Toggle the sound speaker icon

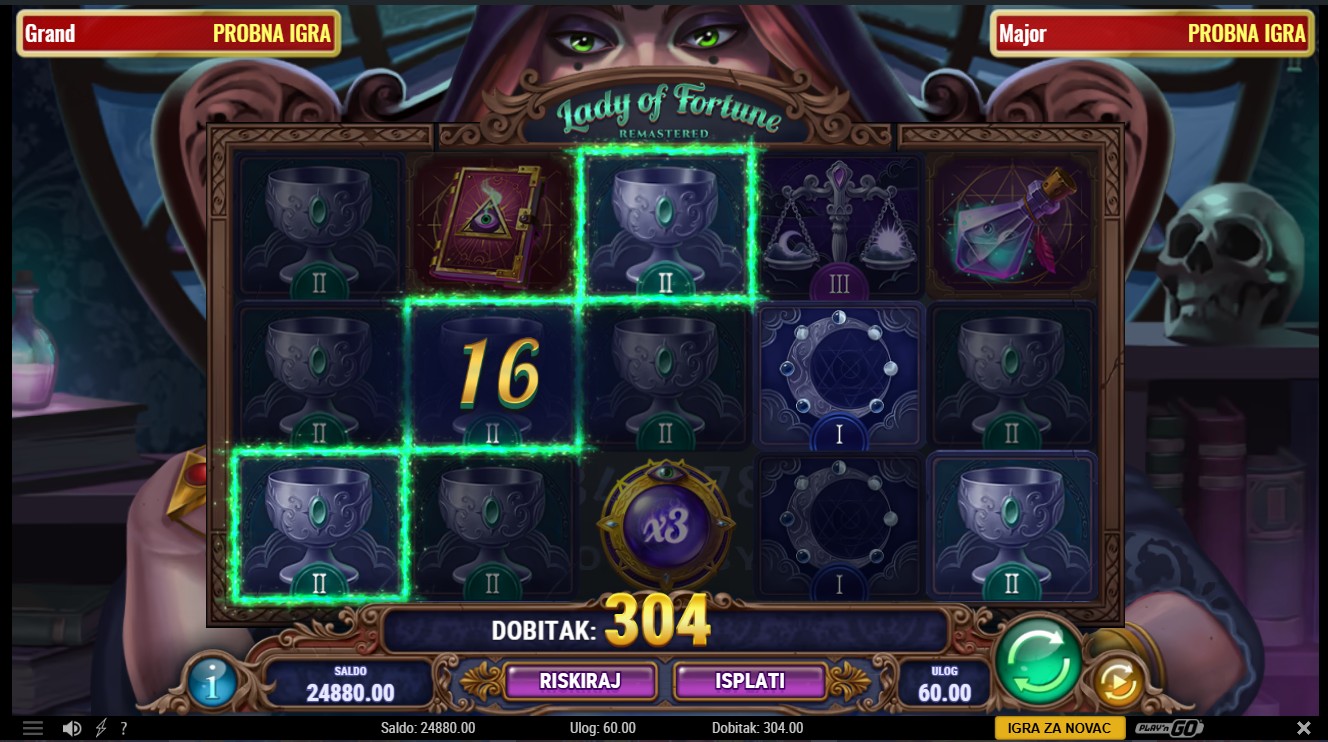coord(72,728)
